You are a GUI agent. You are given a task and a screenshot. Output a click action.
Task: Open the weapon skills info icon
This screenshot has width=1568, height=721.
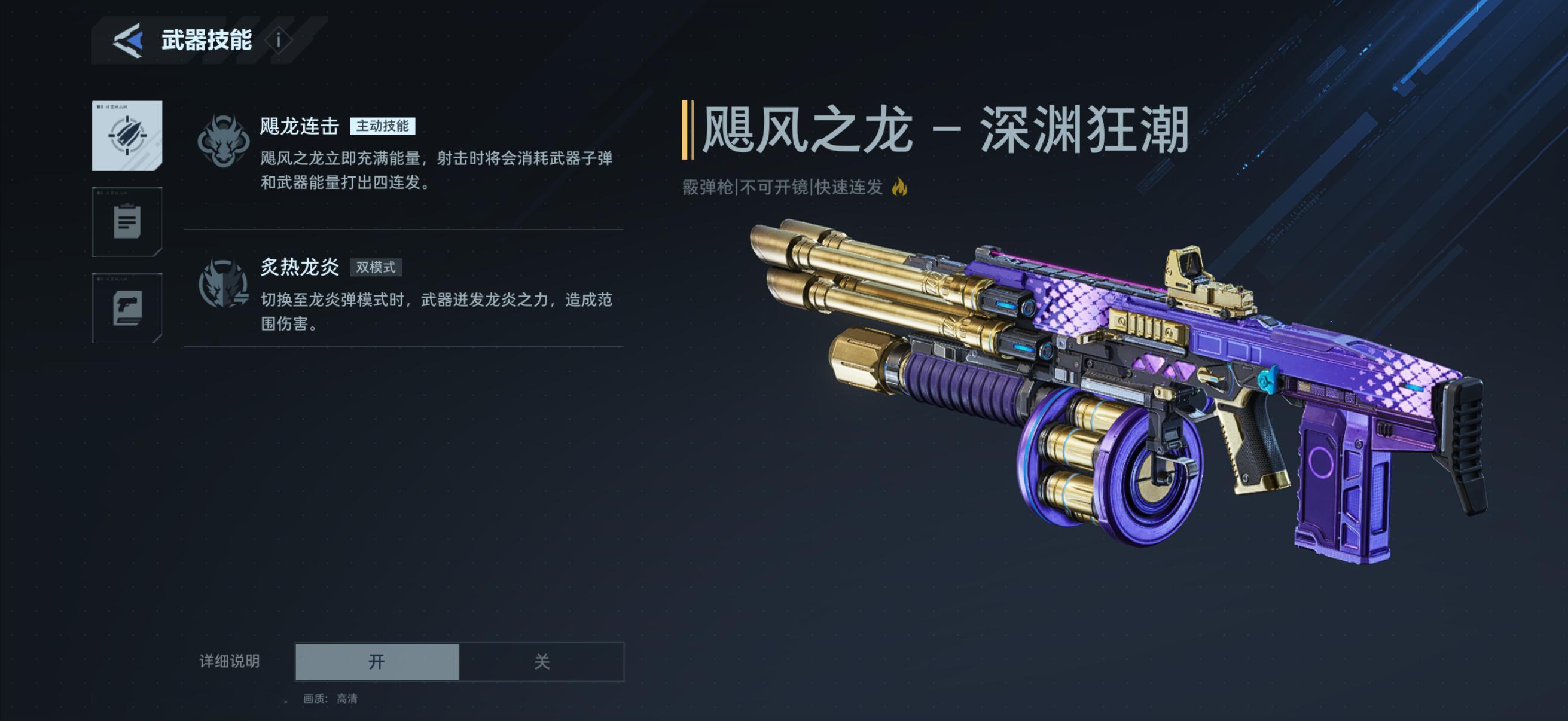click(279, 41)
